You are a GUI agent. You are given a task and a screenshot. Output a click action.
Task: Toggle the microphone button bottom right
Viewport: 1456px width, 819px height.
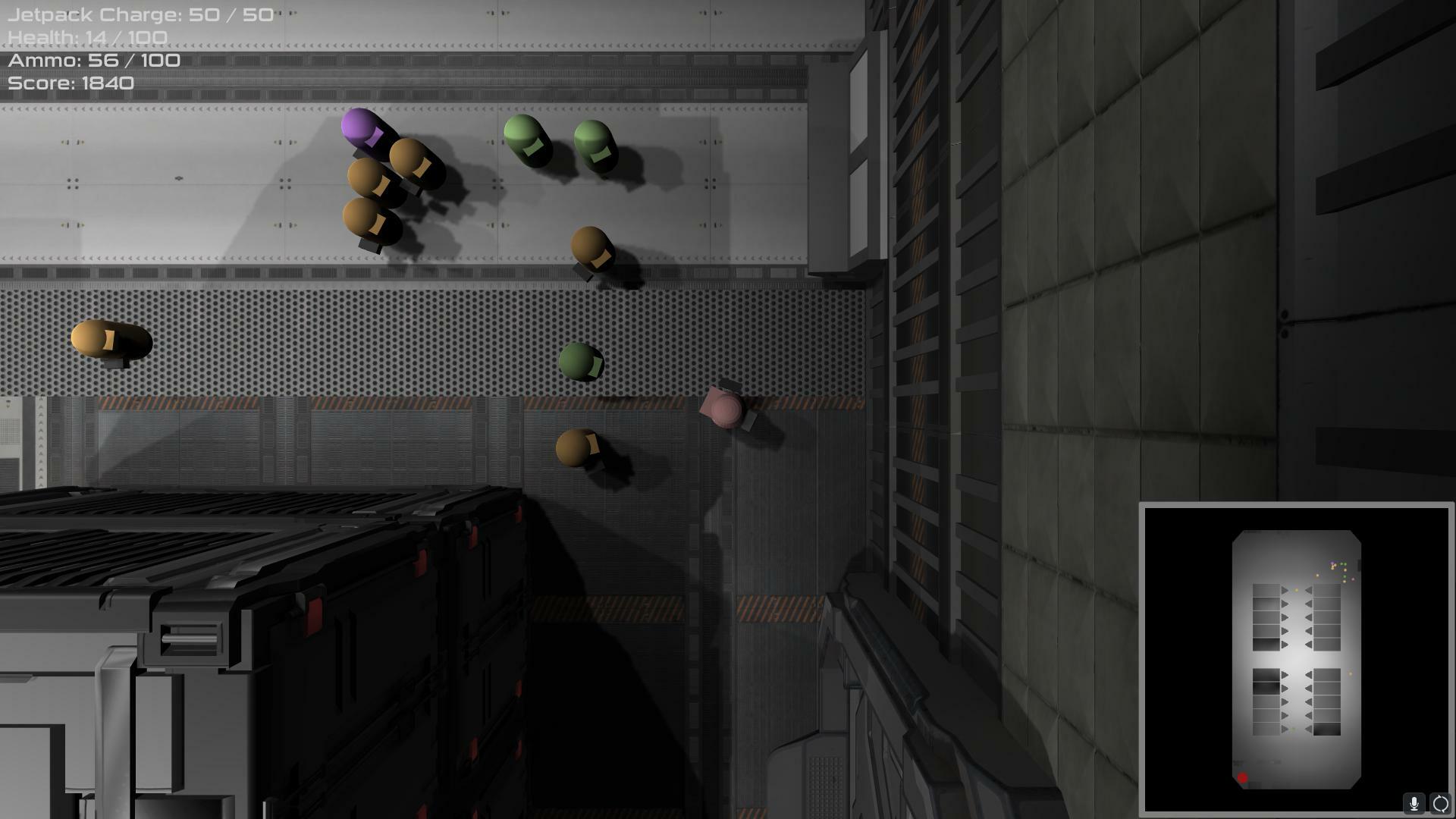(x=1414, y=804)
